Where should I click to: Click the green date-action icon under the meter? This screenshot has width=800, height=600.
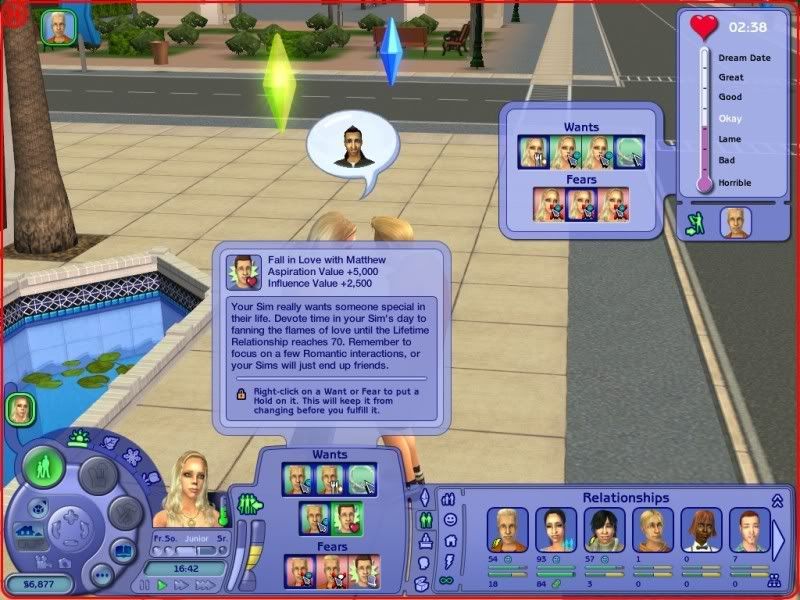pos(694,225)
